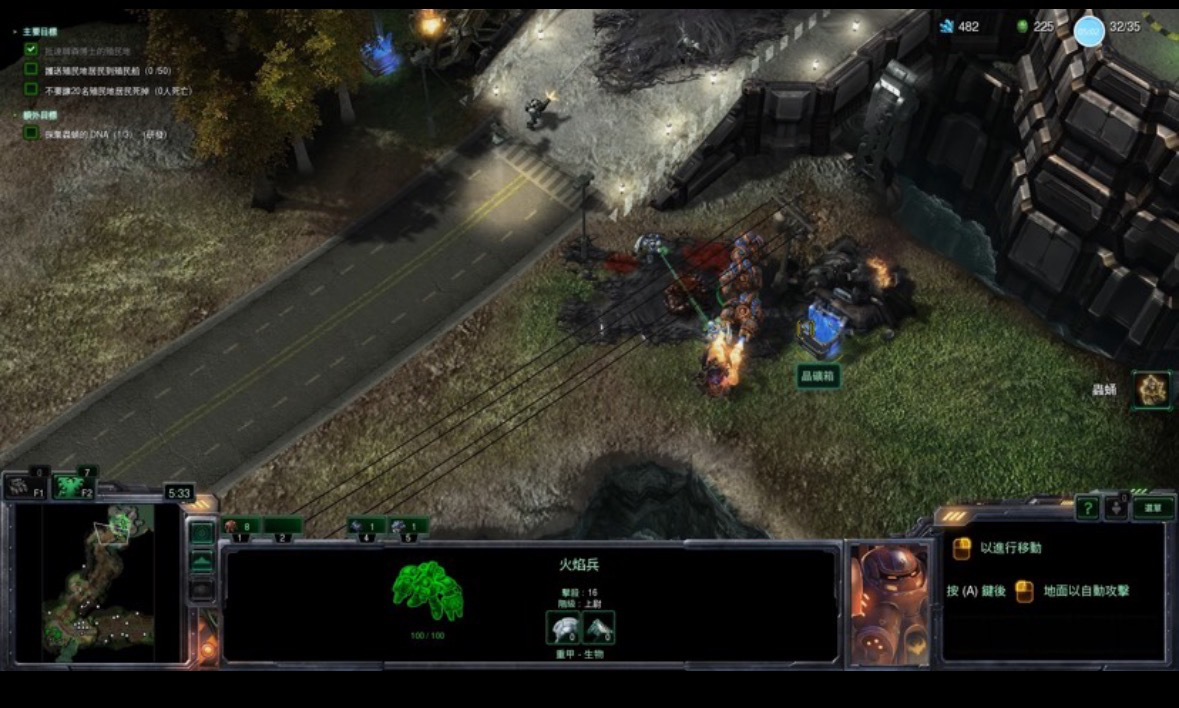Click the 蟲蛹 objective icon
The height and width of the screenshot is (708, 1179).
click(1153, 389)
